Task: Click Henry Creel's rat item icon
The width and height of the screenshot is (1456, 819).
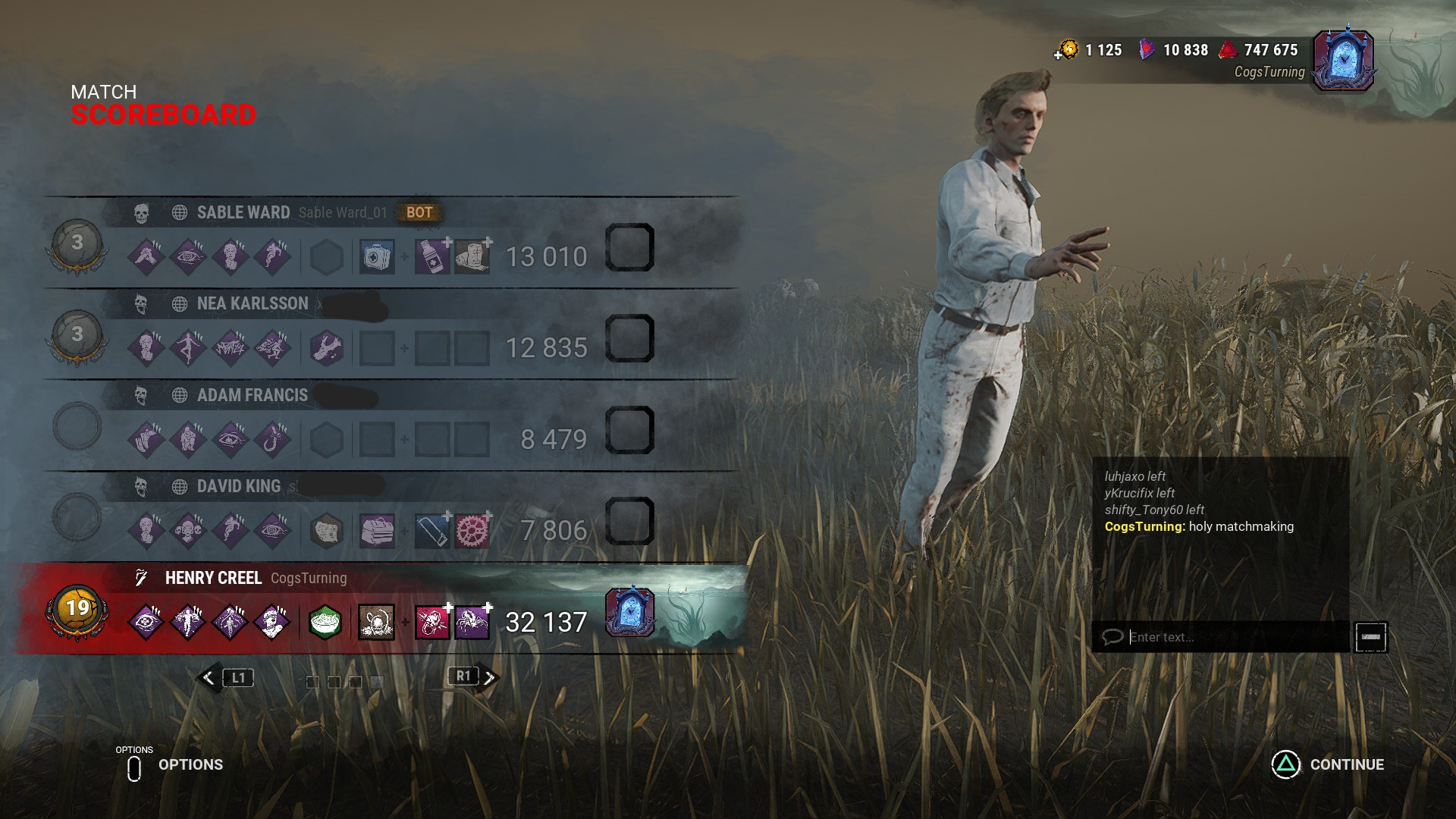Action: (377, 620)
